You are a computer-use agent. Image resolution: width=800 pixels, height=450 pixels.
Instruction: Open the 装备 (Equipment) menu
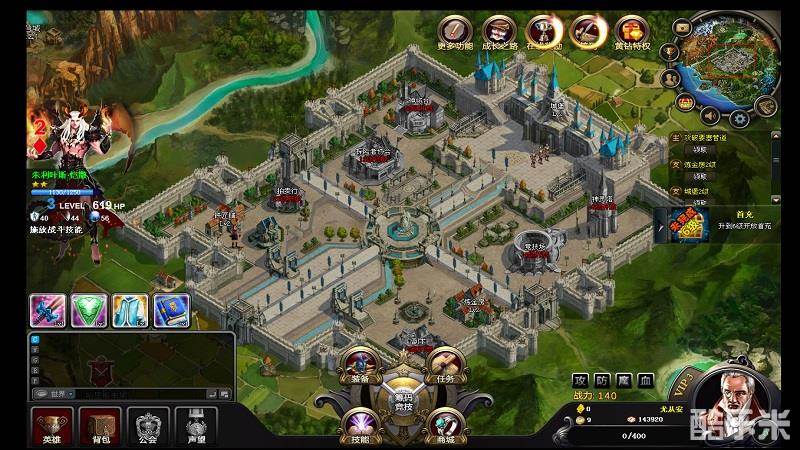[x=360, y=367]
